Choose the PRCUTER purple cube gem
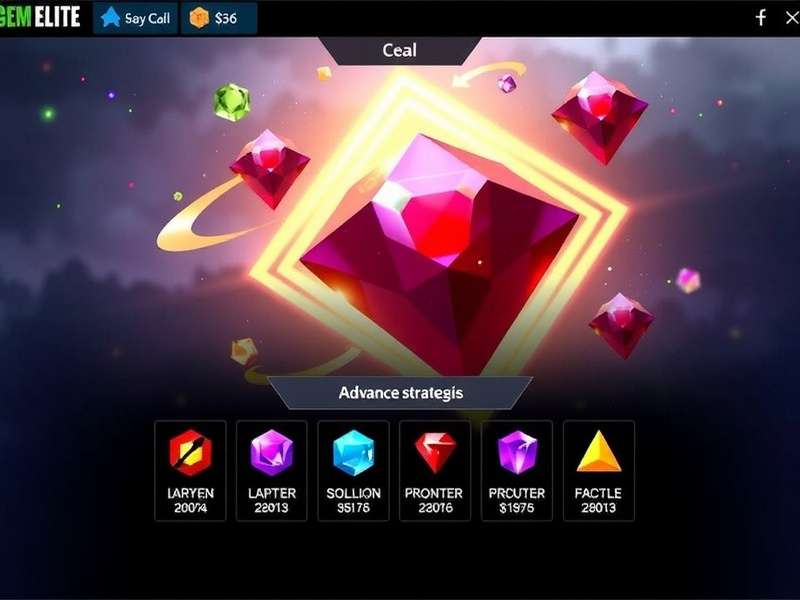This screenshot has height=600, width=800. [517, 470]
